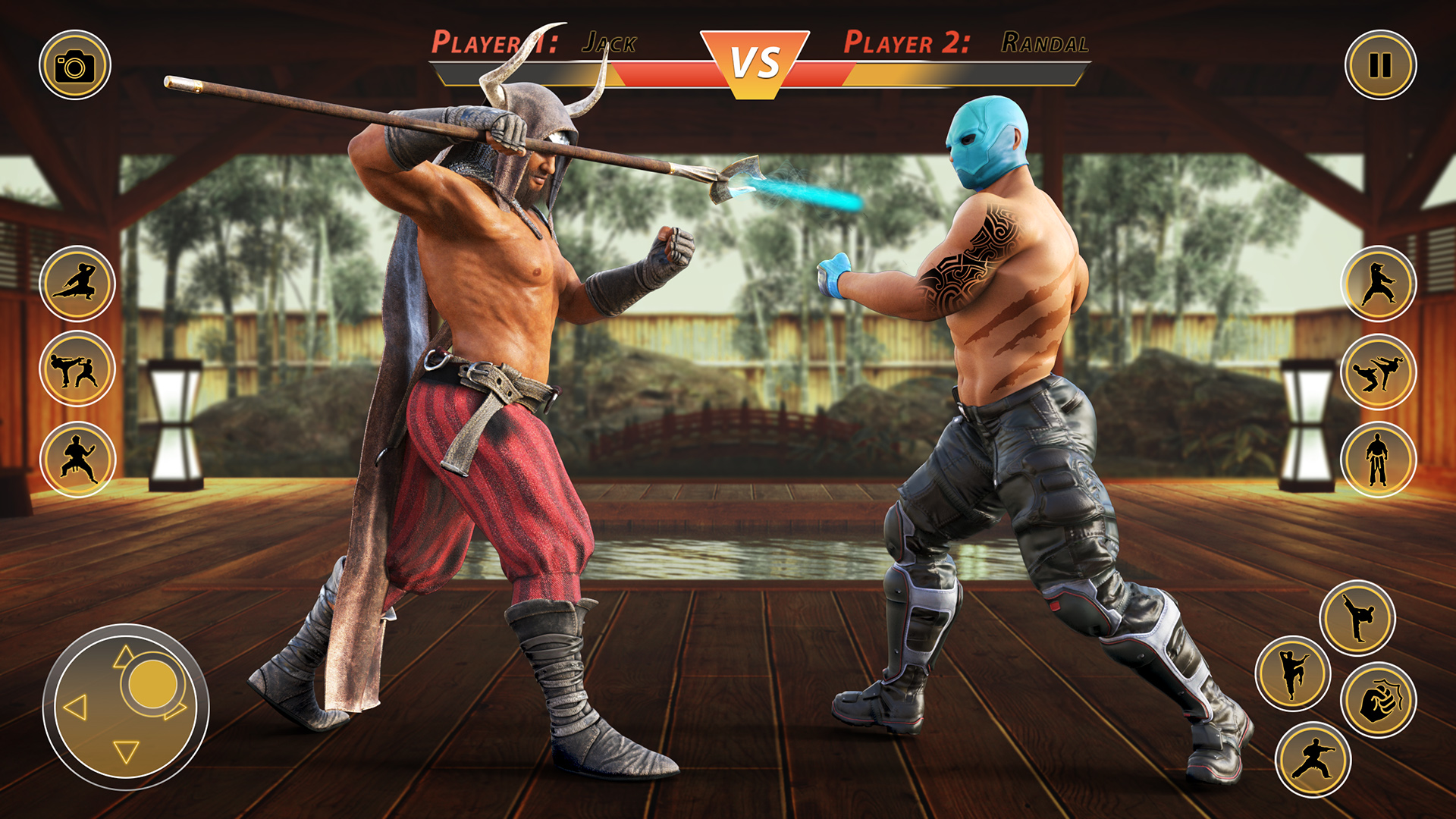Select Player 2 name Randal
This screenshot has height=819, width=1456.
(x=1046, y=43)
